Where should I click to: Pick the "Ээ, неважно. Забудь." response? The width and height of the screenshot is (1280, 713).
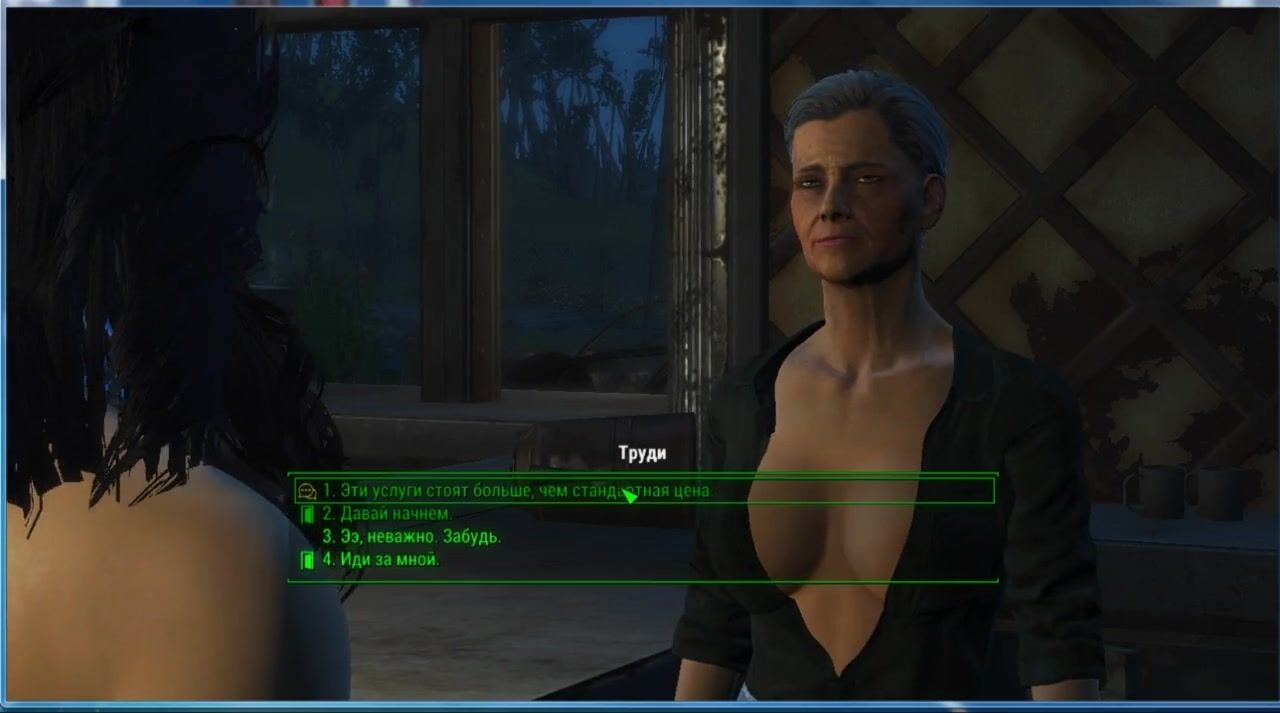coord(411,537)
